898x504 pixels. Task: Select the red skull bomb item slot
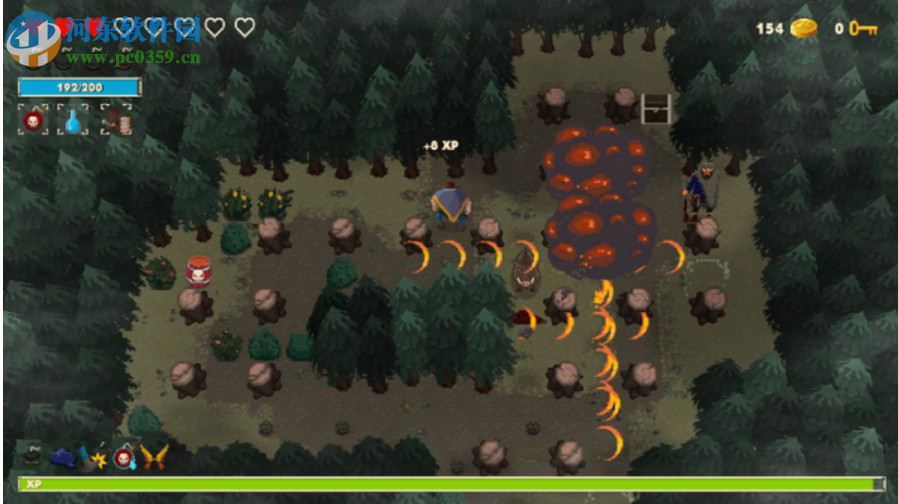[x=33, y=120]
